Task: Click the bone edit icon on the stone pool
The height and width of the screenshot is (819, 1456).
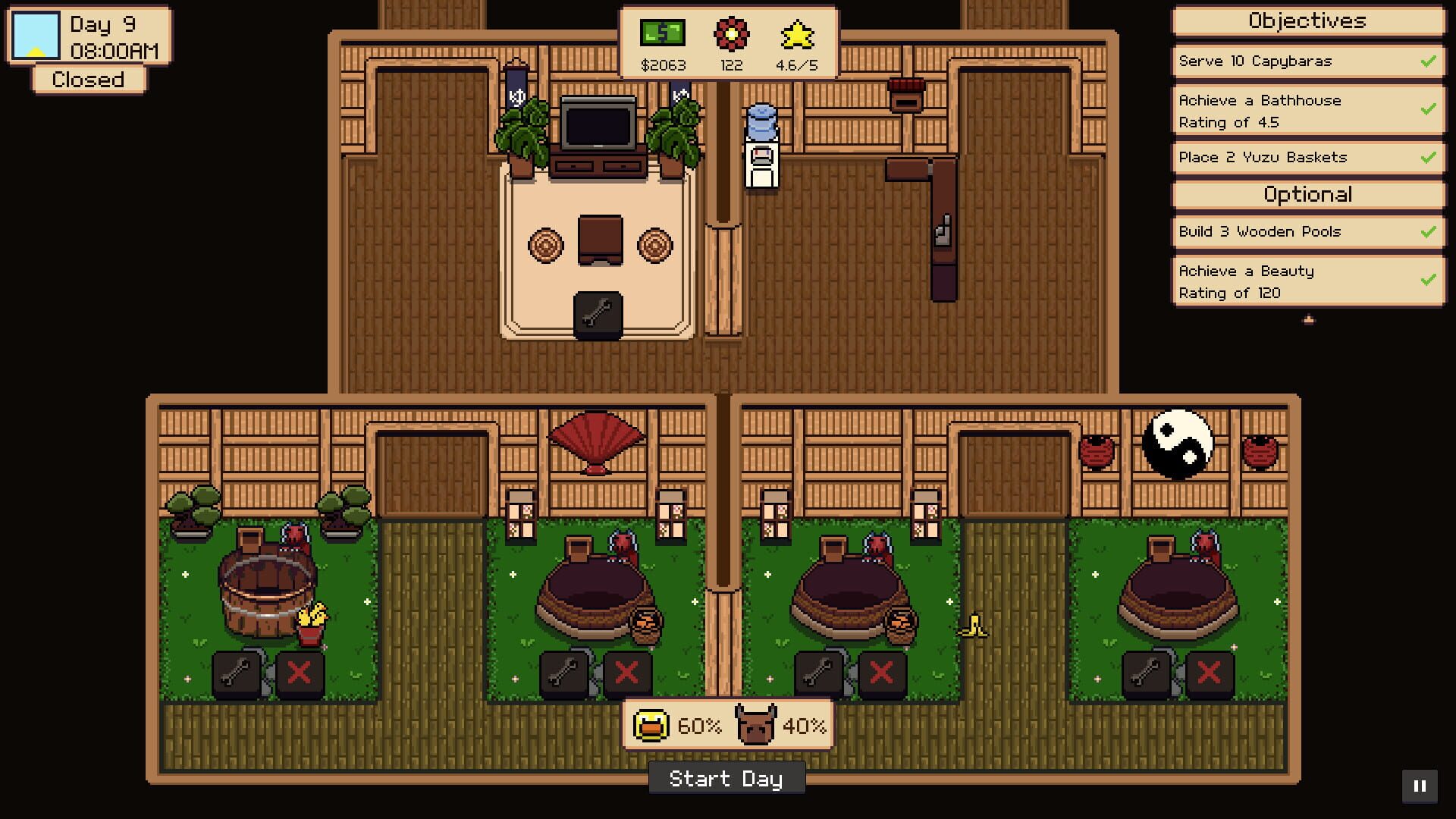Action: [563, 672]
